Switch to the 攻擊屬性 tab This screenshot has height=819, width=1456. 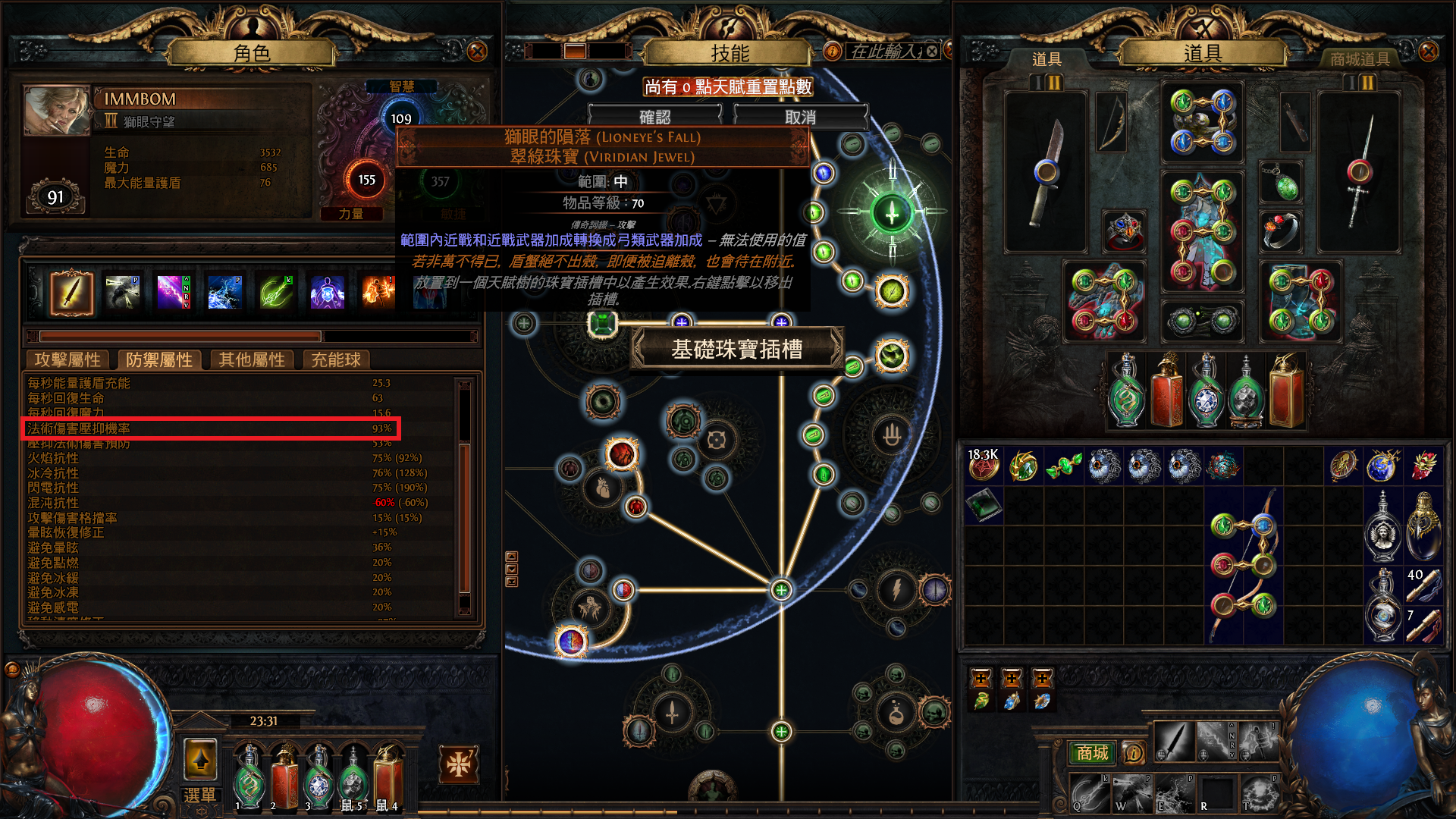pyautogui.click(x=67, y=360)
